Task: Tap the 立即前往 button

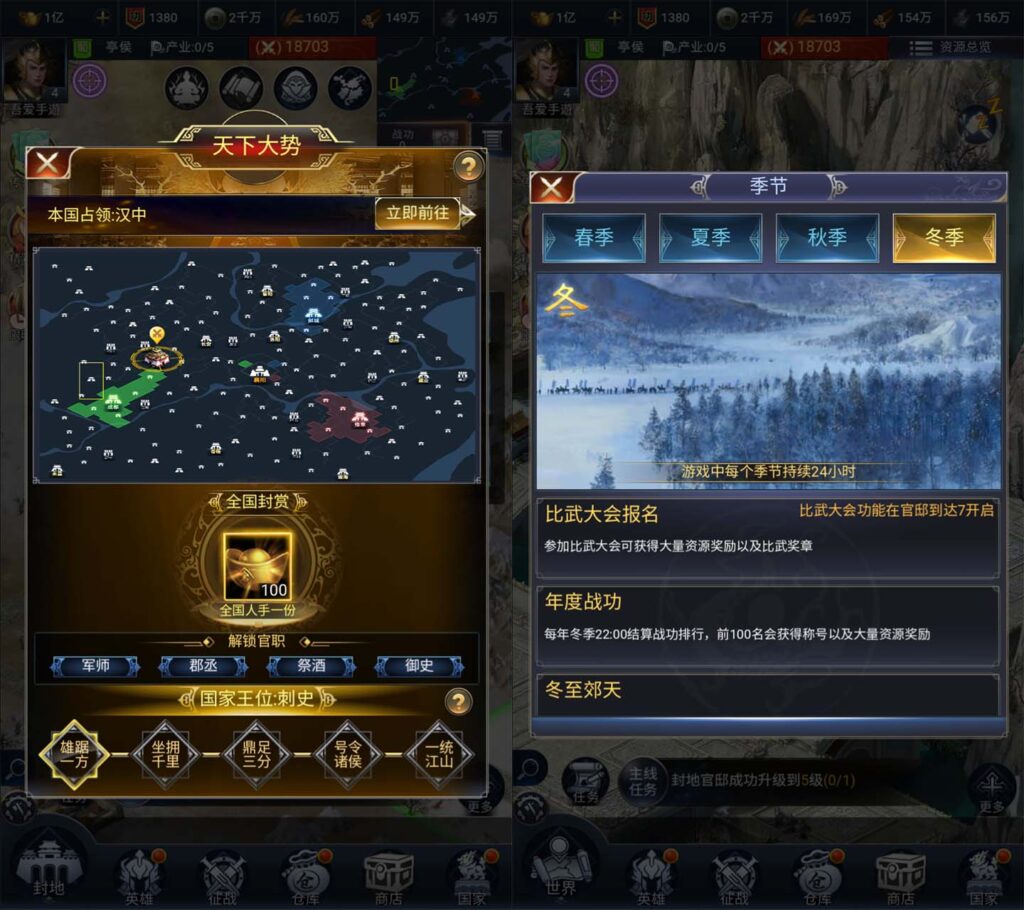Action: coord(418,213)
